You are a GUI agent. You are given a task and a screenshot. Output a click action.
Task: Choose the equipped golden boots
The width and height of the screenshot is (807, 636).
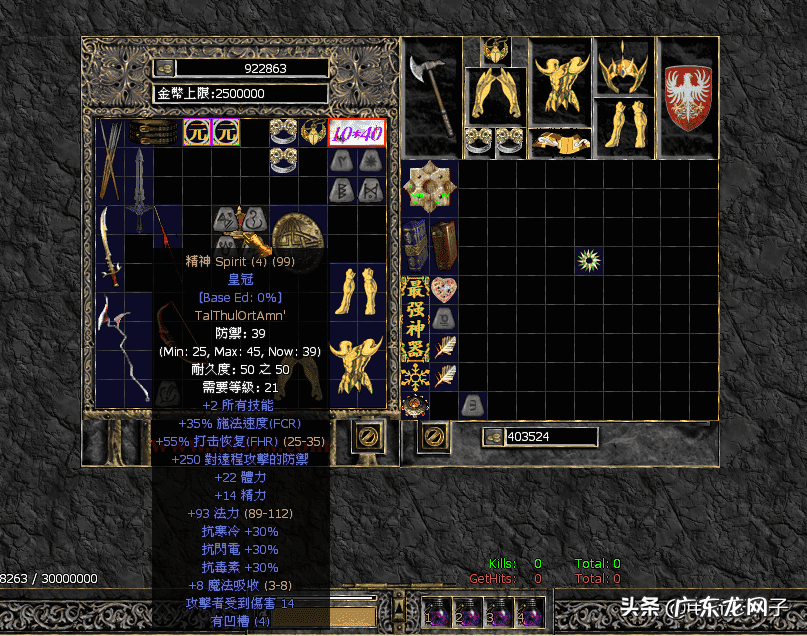coord(623,127)
